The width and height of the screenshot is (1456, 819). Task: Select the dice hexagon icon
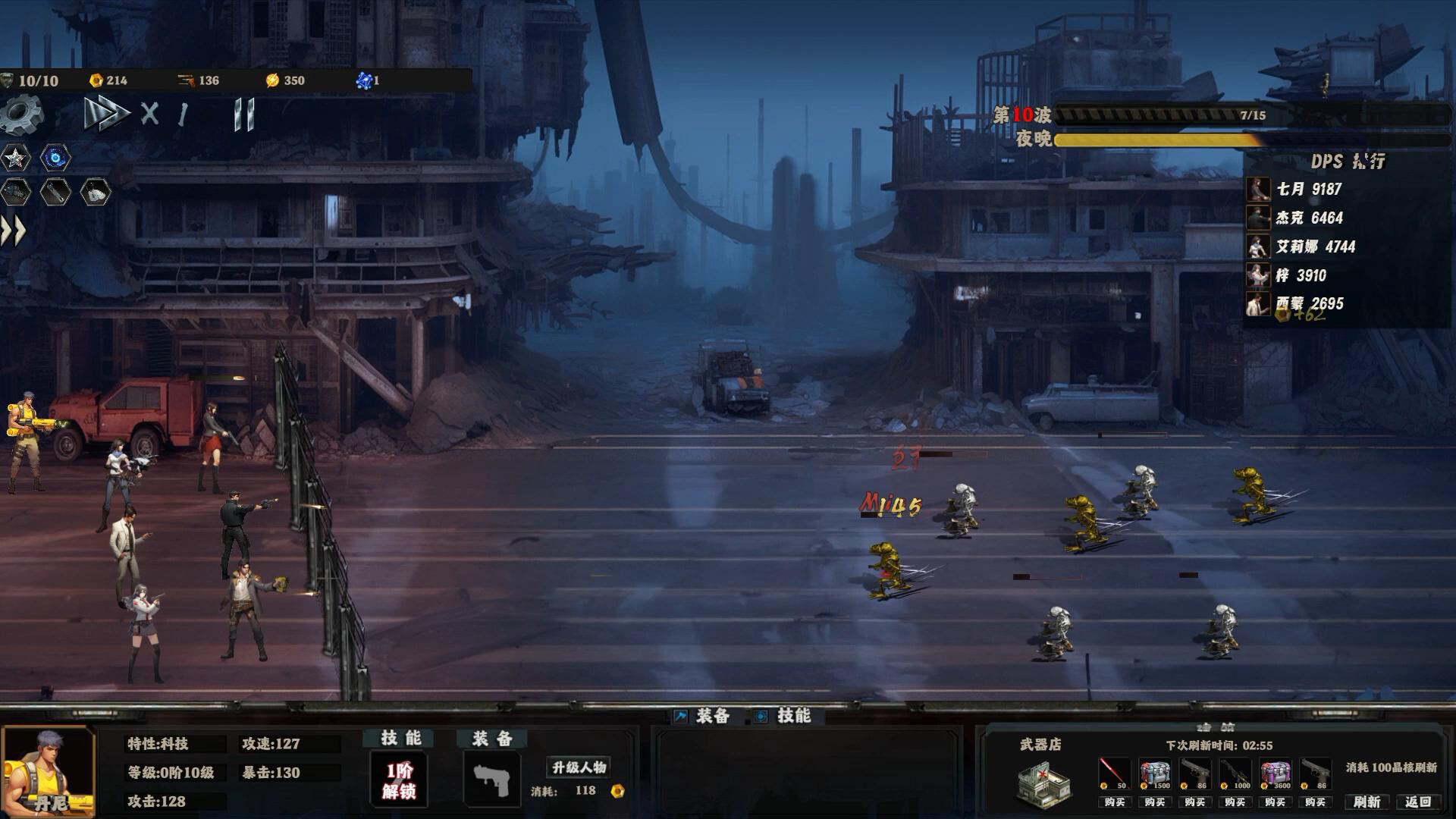[96, 192]
